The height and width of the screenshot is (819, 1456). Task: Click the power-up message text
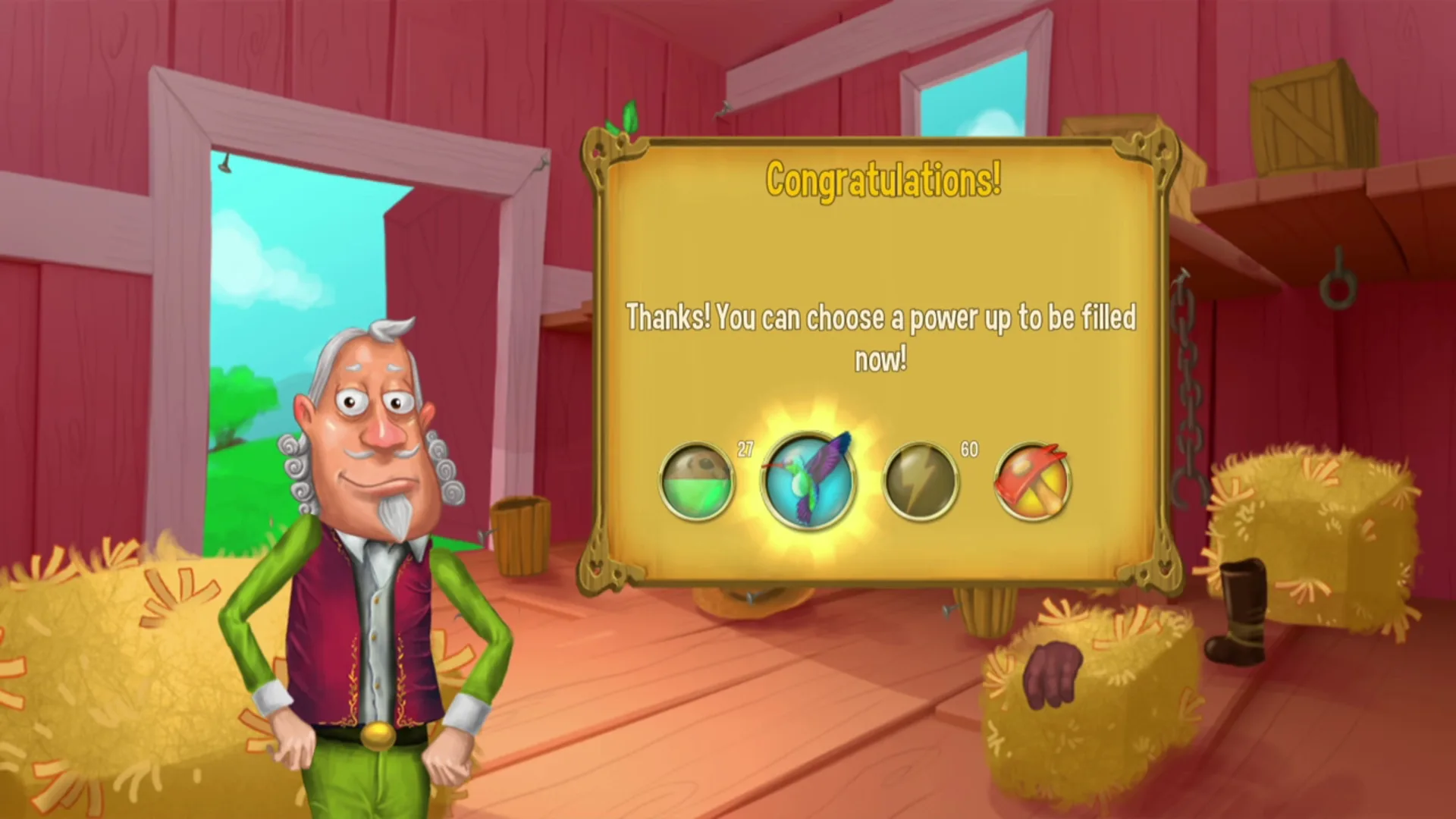pyautogui.click(x=881, y=337)
